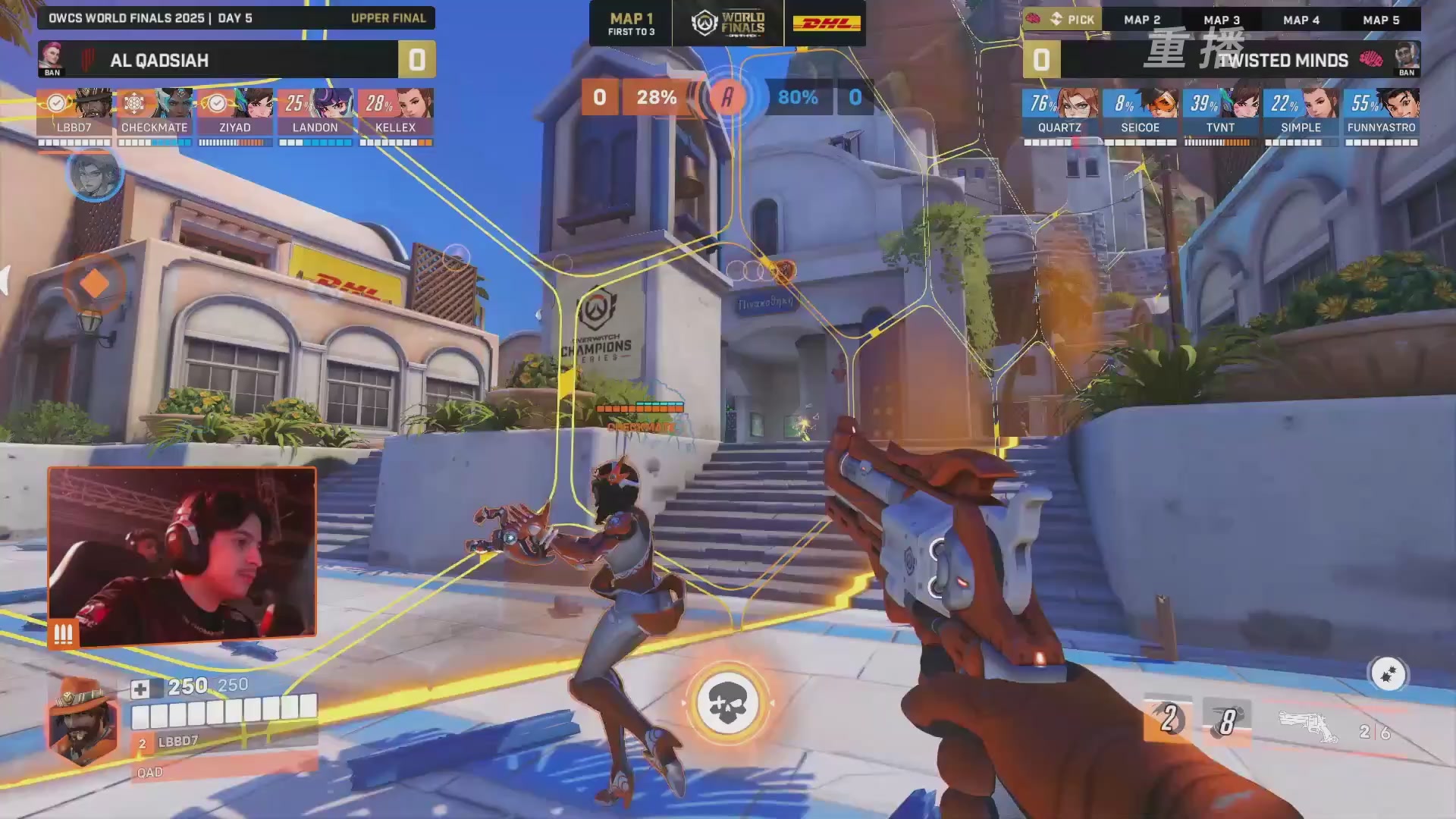Select SIMPLE's player card

(x=1301, y=112)
